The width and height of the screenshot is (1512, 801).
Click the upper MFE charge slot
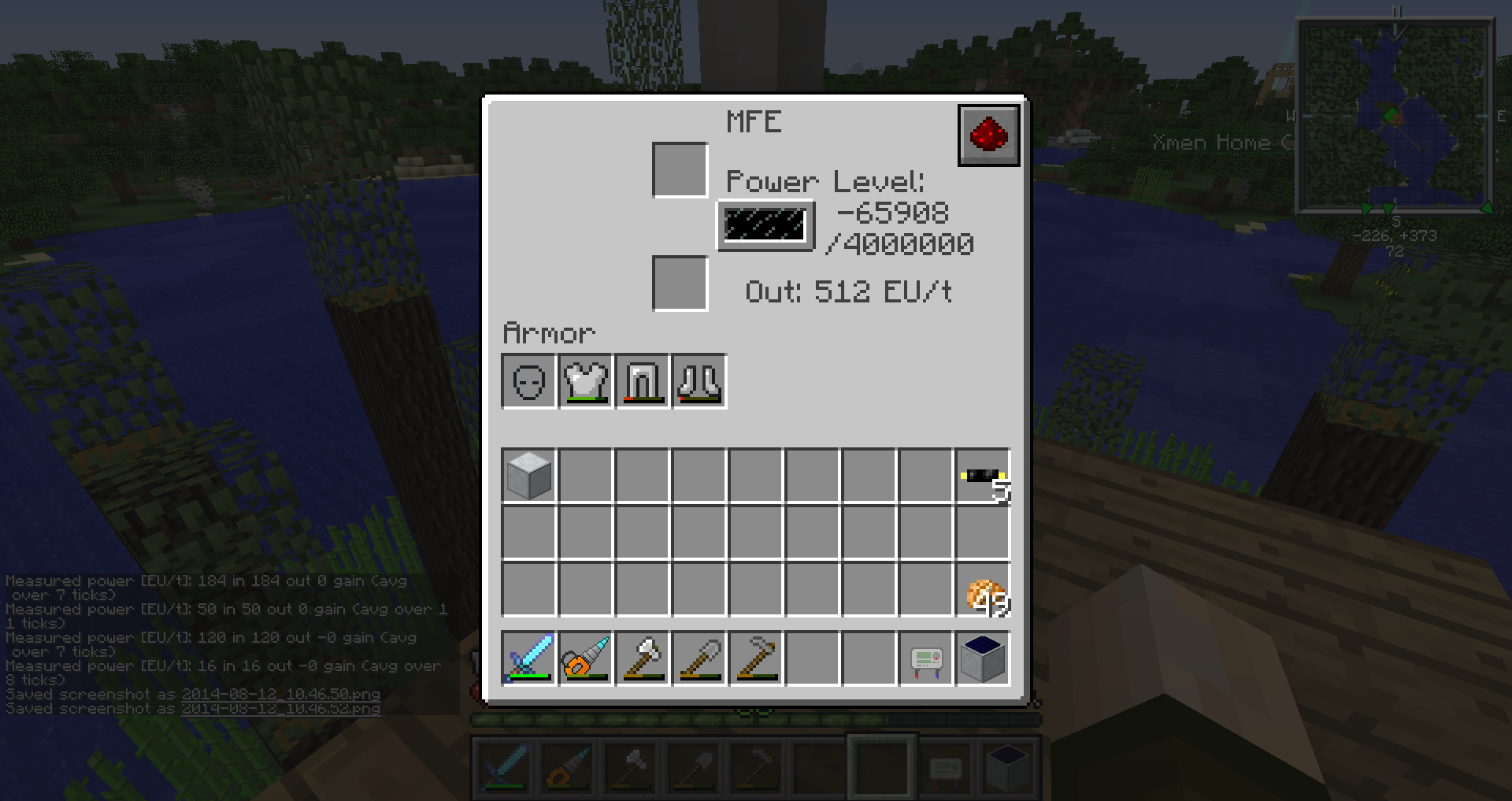click(x=680, y=170)
